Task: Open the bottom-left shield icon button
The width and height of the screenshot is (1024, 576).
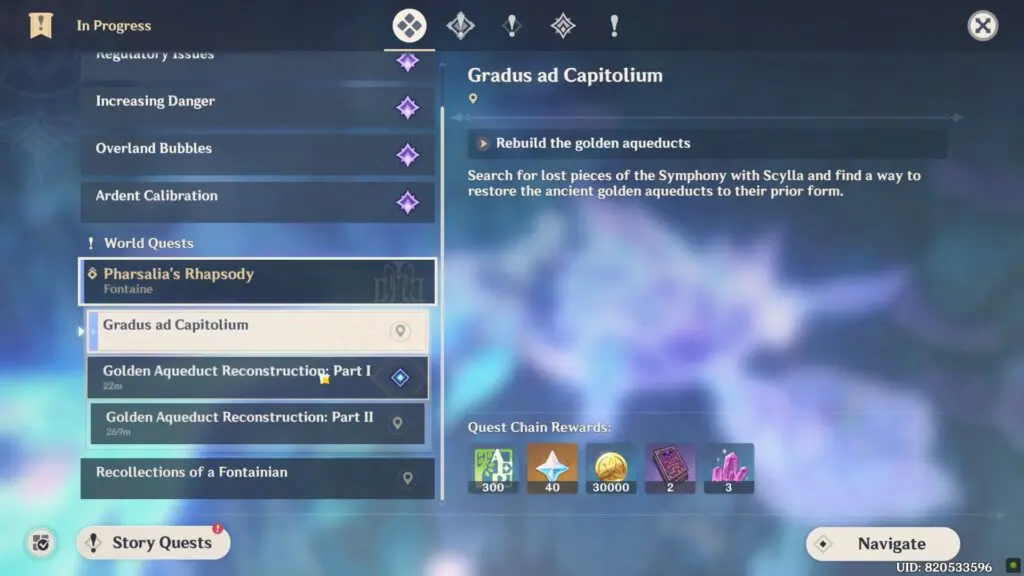Action: coord(41,543)
